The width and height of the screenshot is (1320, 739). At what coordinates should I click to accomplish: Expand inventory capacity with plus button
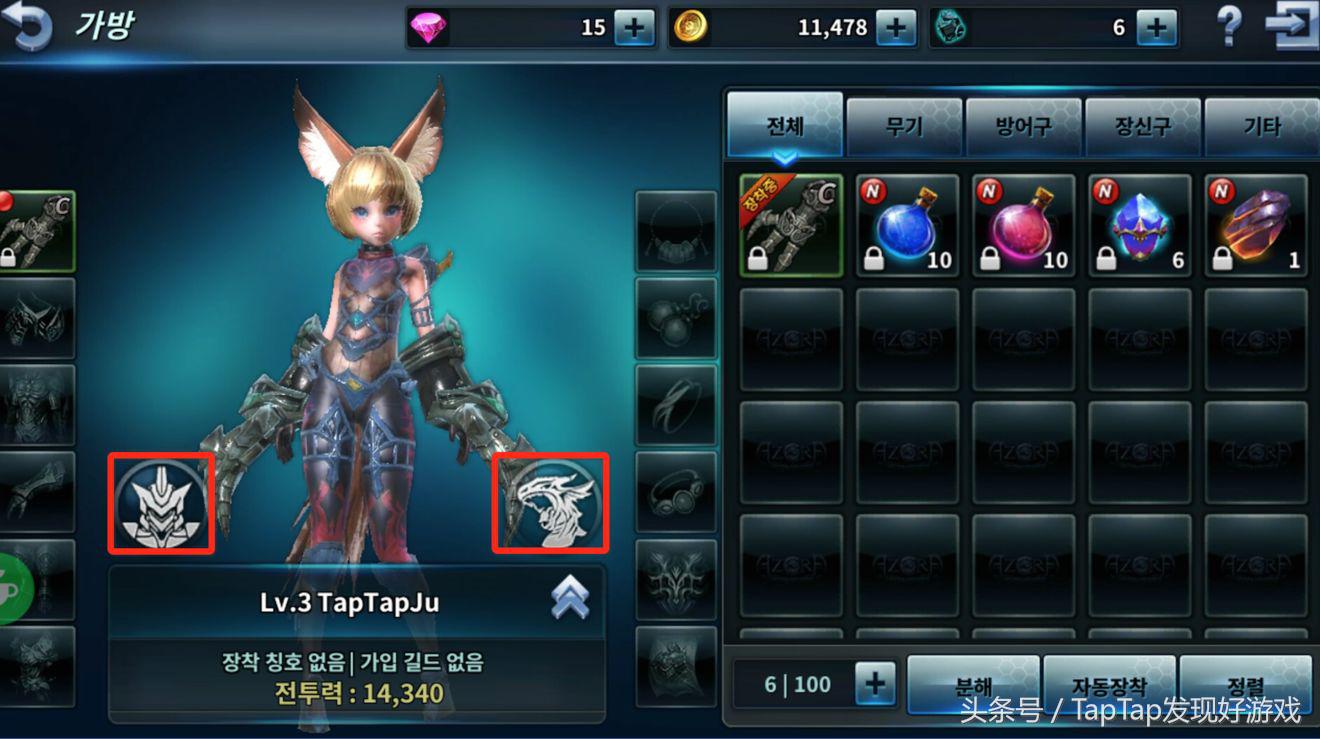(875, 685)
